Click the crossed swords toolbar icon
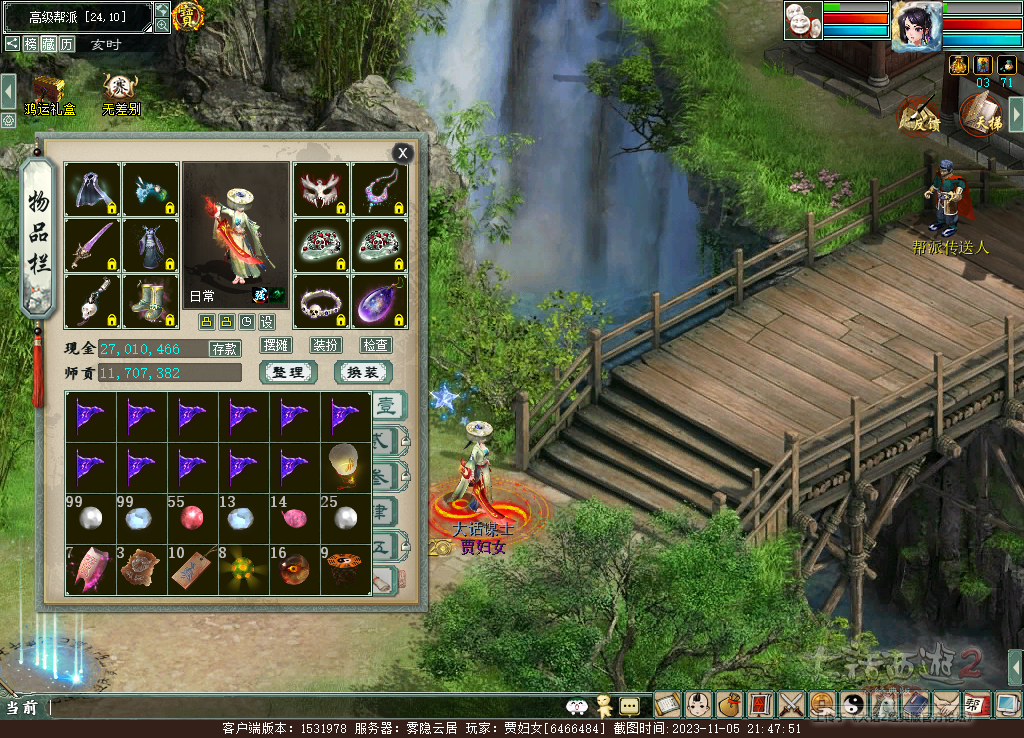The width and height of the screenshot is (1024, 738). [x=792, y=705]
